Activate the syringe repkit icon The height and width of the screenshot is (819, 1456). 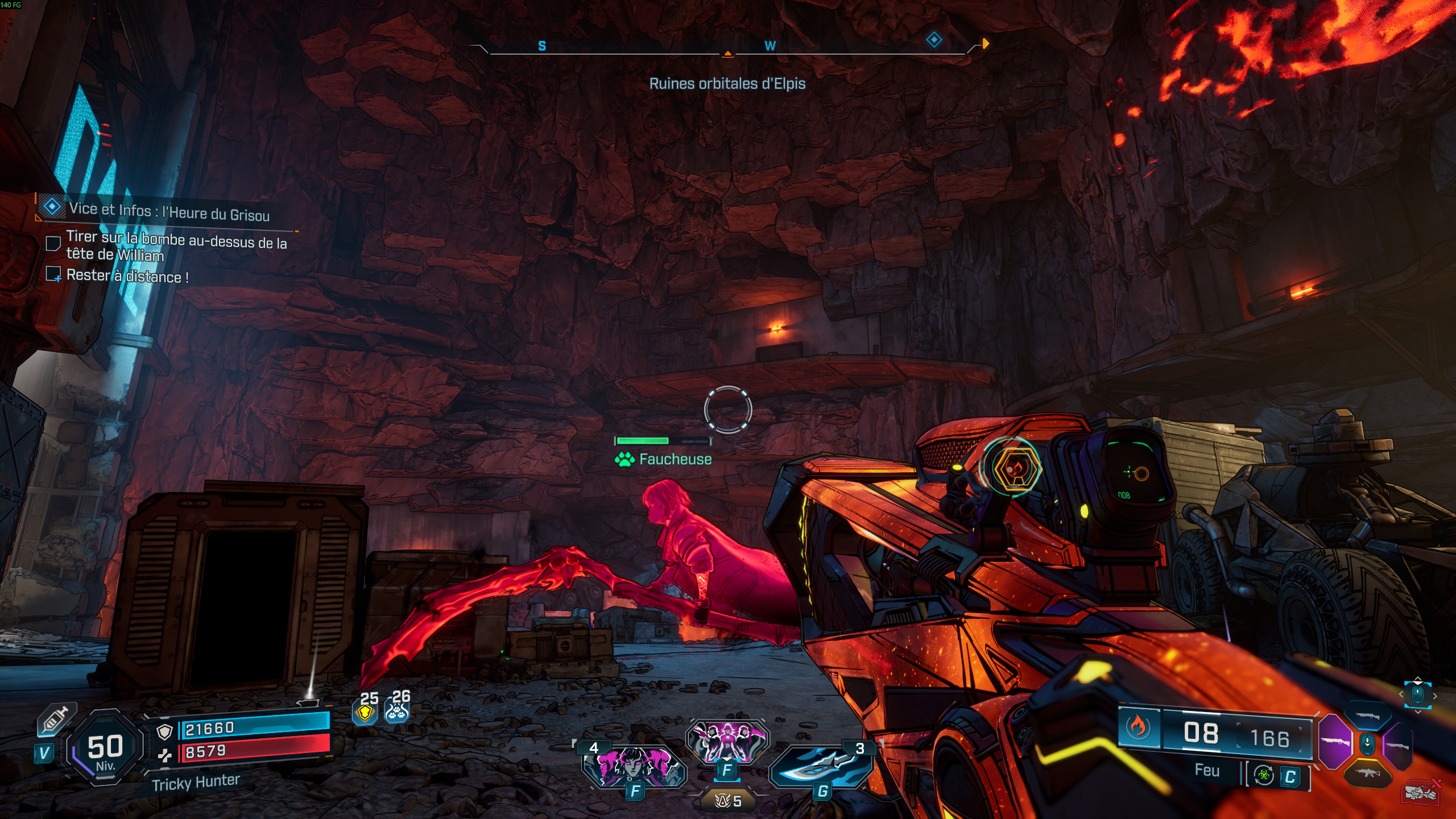55,720
